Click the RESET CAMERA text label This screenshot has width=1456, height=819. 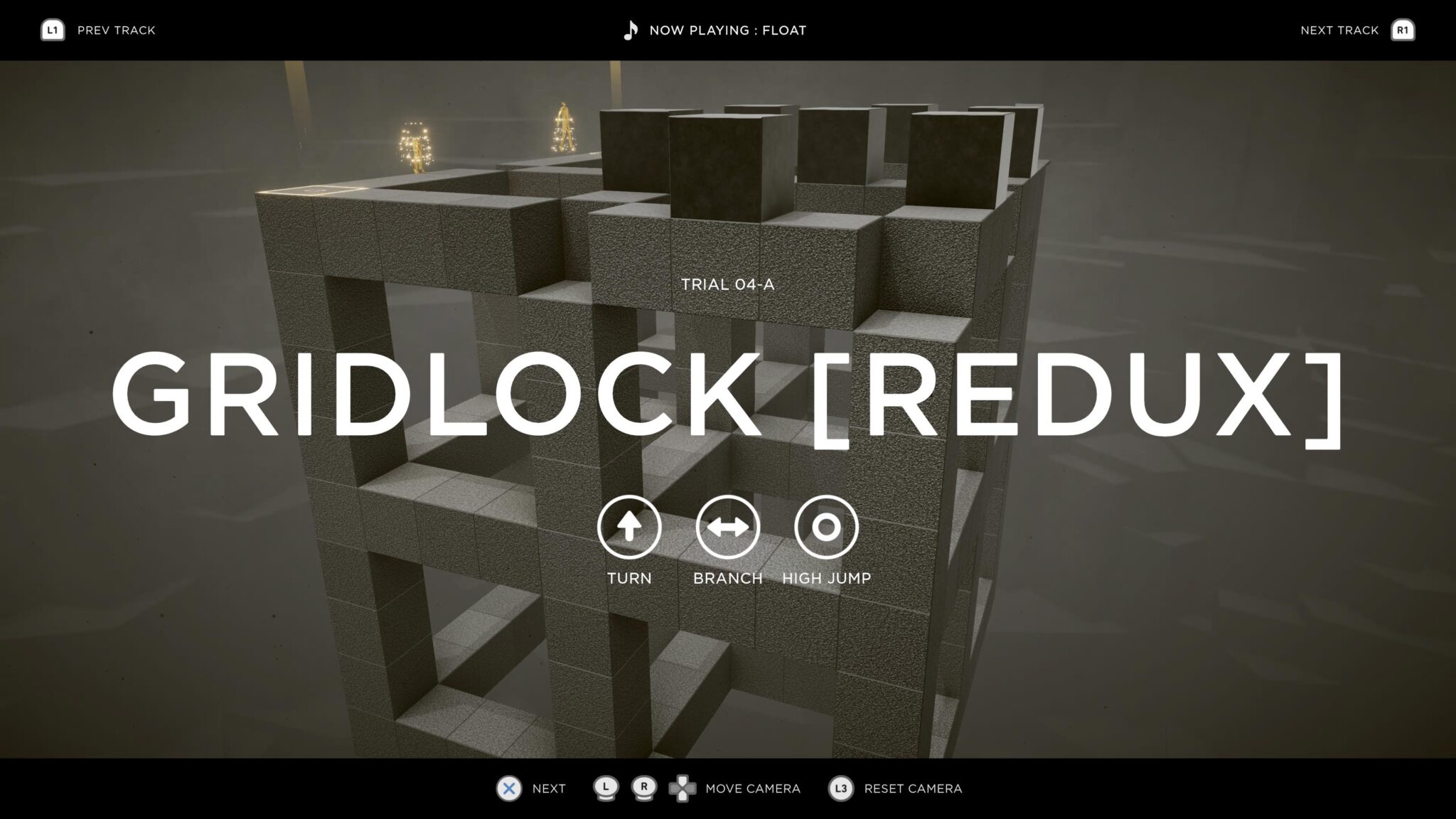912,788
